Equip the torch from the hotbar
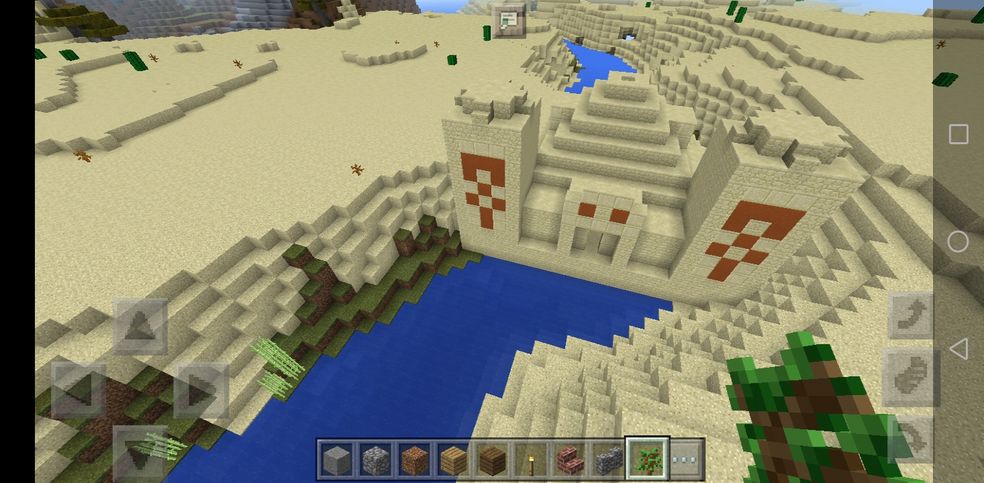 [530, 459]
